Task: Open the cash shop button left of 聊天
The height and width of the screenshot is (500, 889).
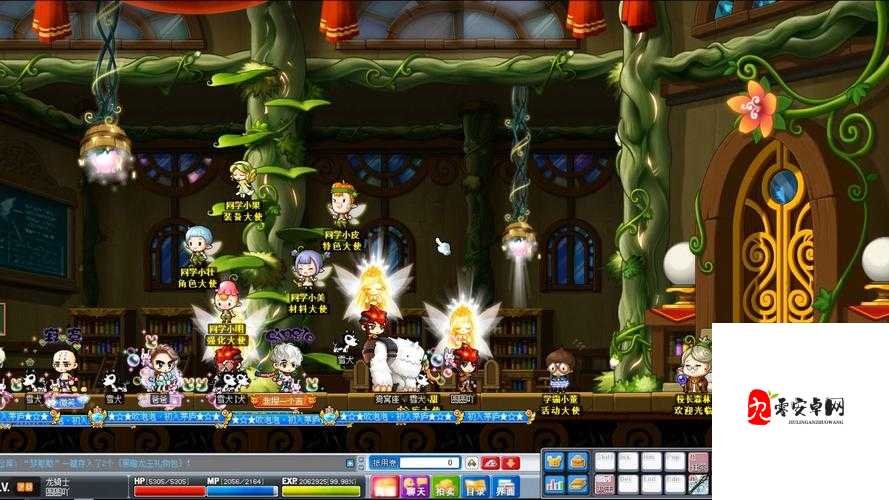Action: 385,487
